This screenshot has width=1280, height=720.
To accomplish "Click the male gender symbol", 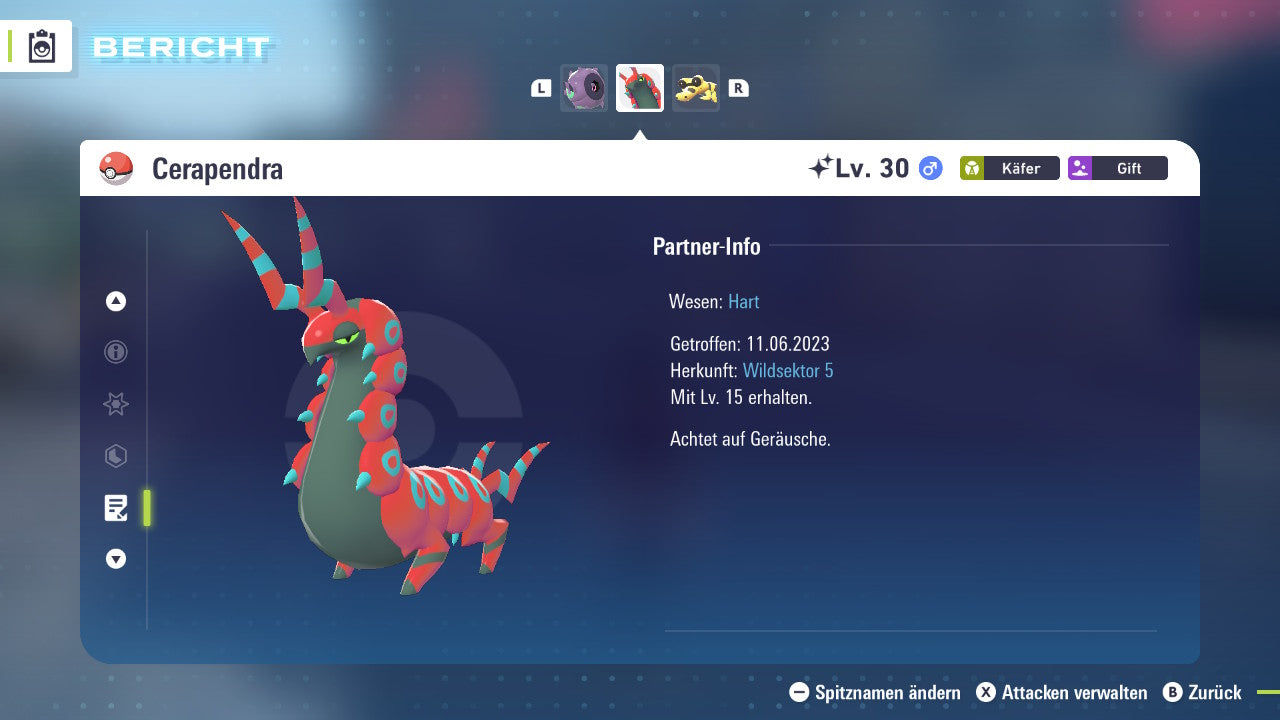I will [x=927, y=169].
